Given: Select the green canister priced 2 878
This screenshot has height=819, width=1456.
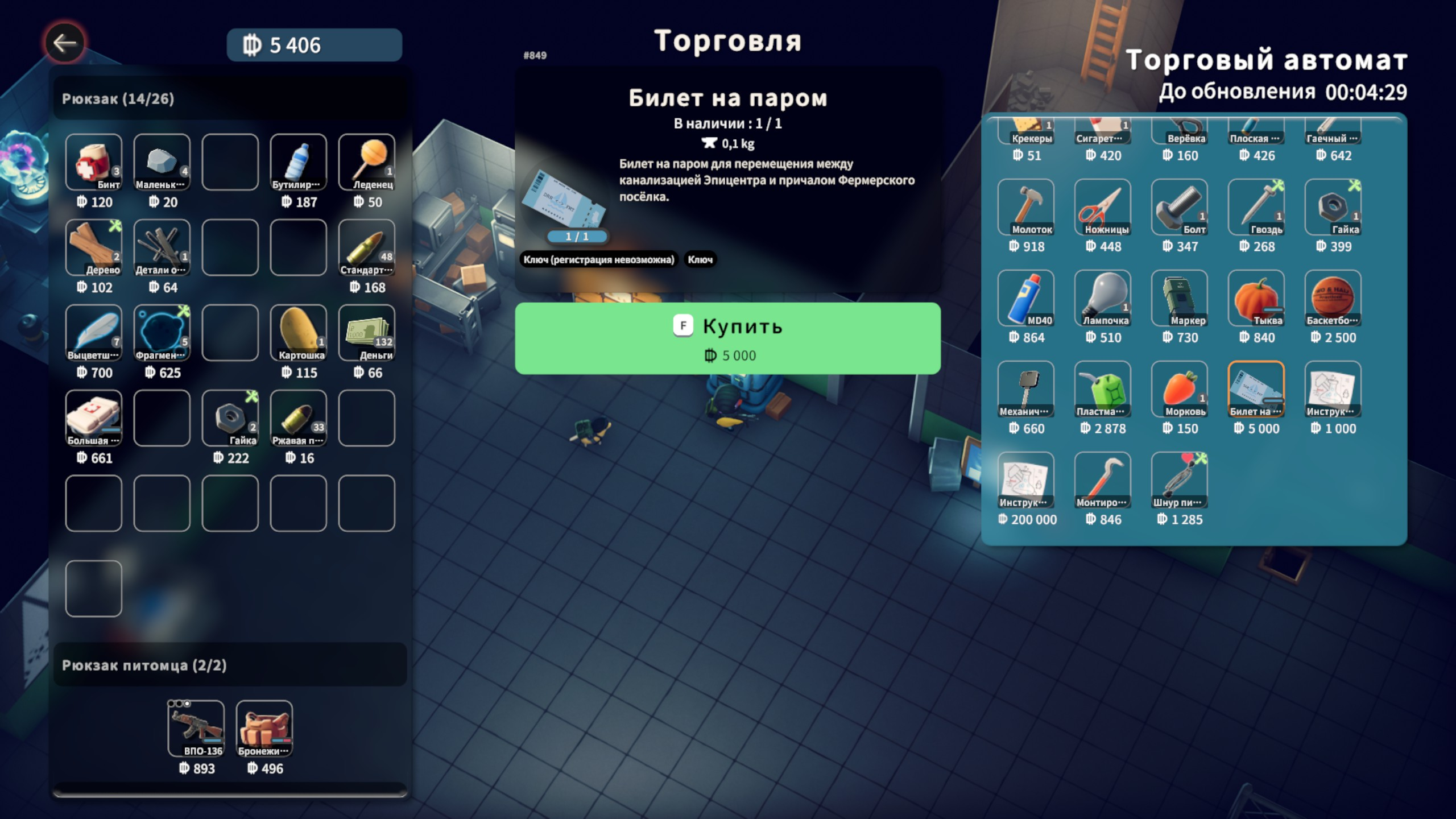Looking at the screenshot, I should 1103,389.
